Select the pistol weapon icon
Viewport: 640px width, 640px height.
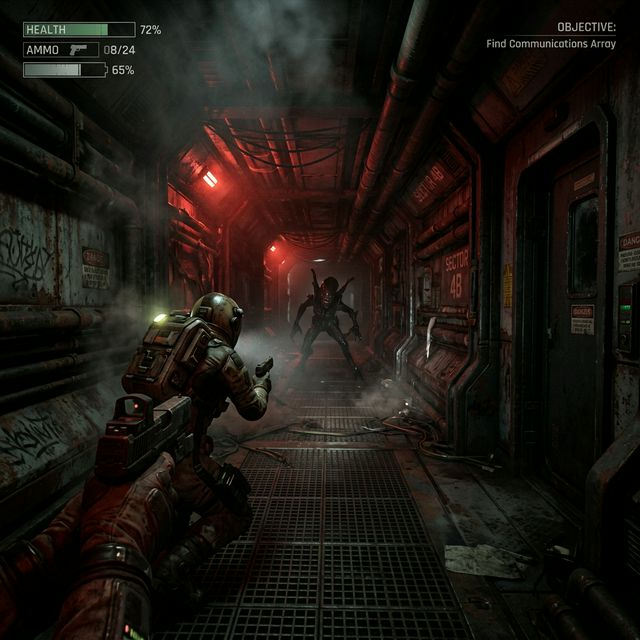[80, 49]
